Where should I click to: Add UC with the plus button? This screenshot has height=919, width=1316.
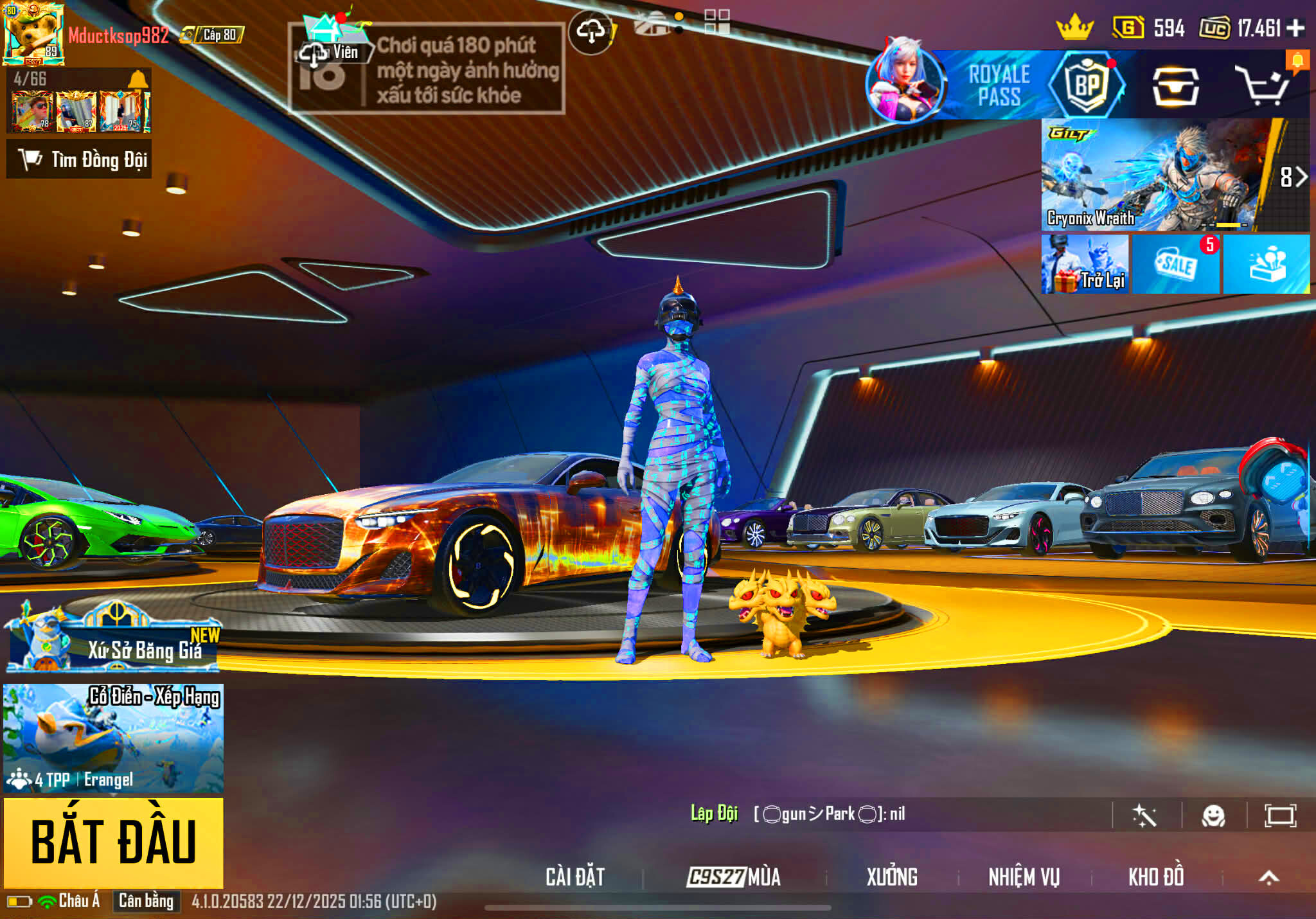(x=1296, y=28)
